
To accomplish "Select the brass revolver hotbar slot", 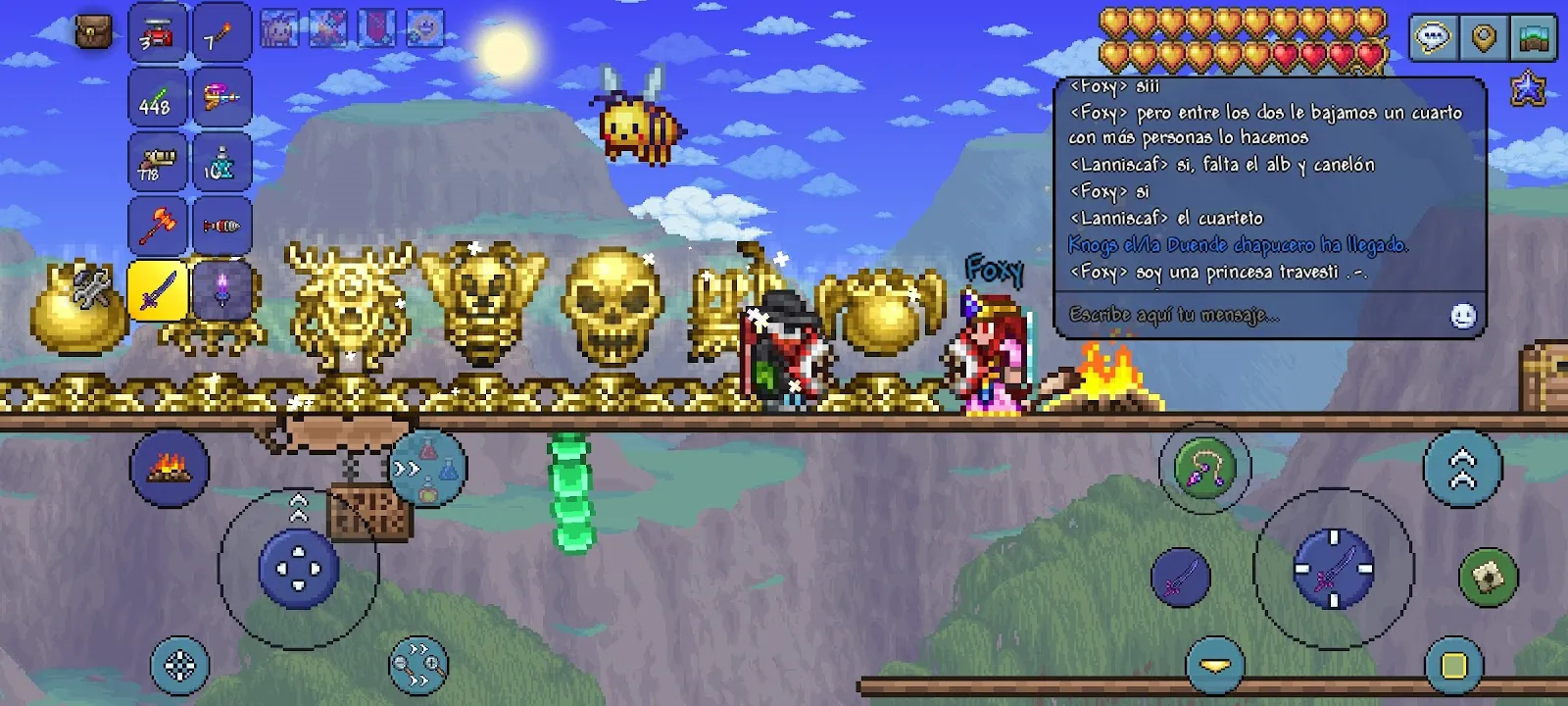I will coord(157,163).
